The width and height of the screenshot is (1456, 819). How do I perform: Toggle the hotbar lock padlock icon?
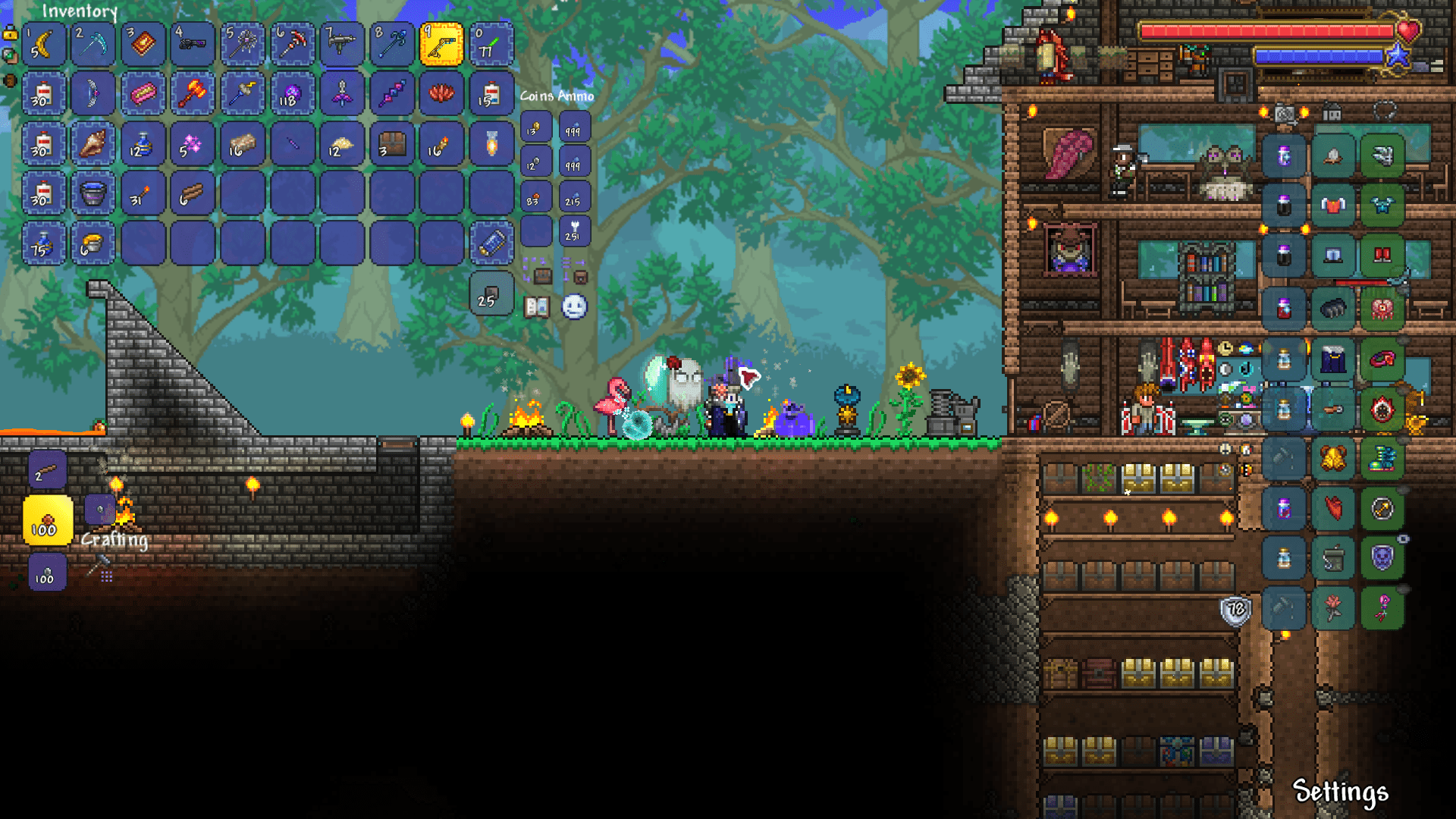[9, 35]
